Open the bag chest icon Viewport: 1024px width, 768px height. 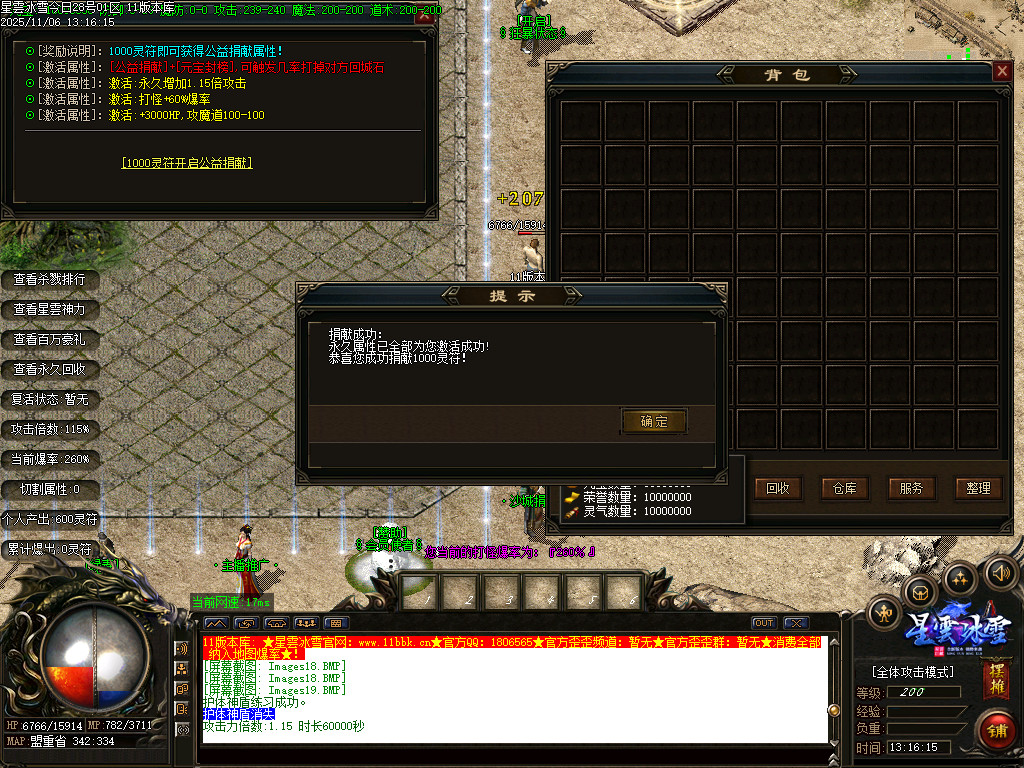tap(919, 592)
